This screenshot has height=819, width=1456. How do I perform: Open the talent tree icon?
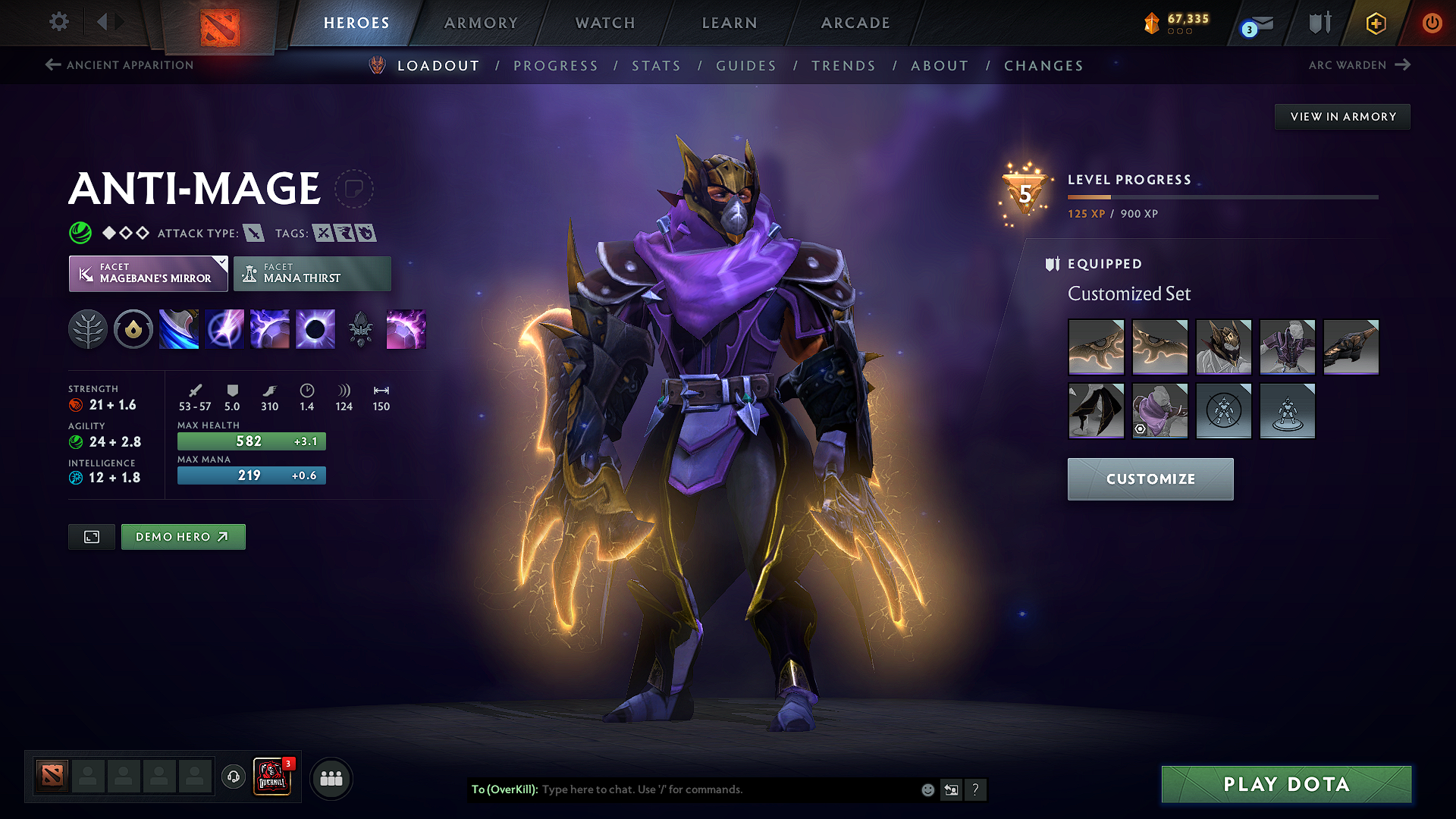(88, 329)
